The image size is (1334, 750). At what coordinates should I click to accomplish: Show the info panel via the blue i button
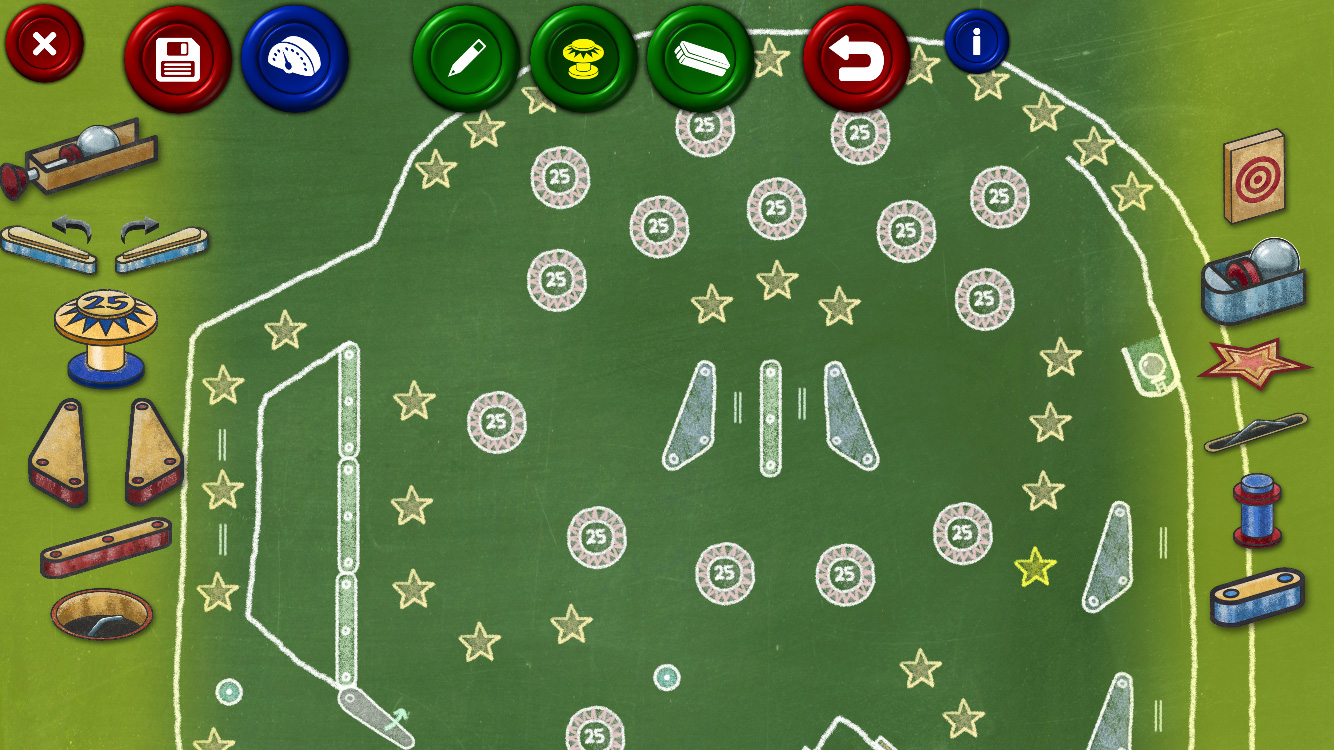coord(976,41)
